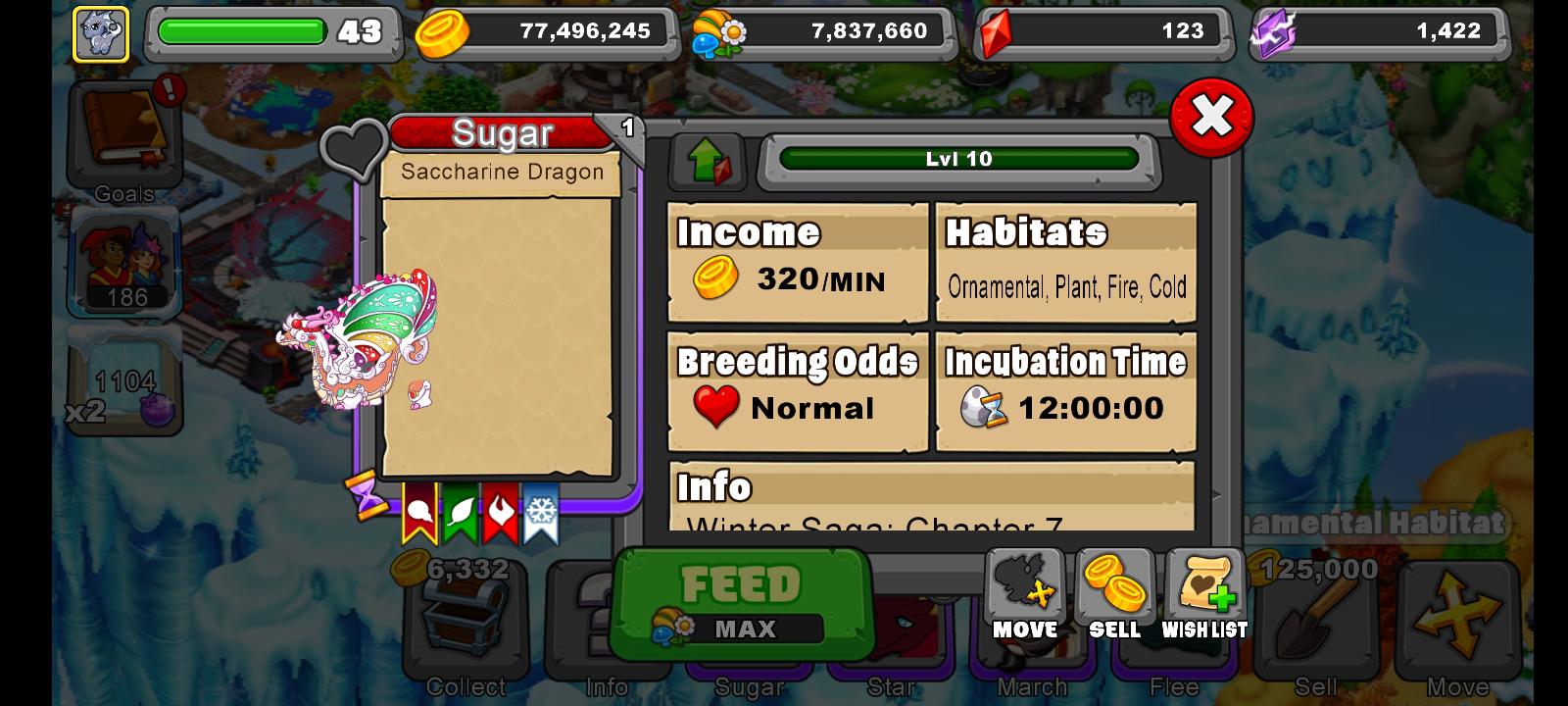1568x706 pixels.
Task: Select the plant leaf element flag
Action: [x=460, y=511]
